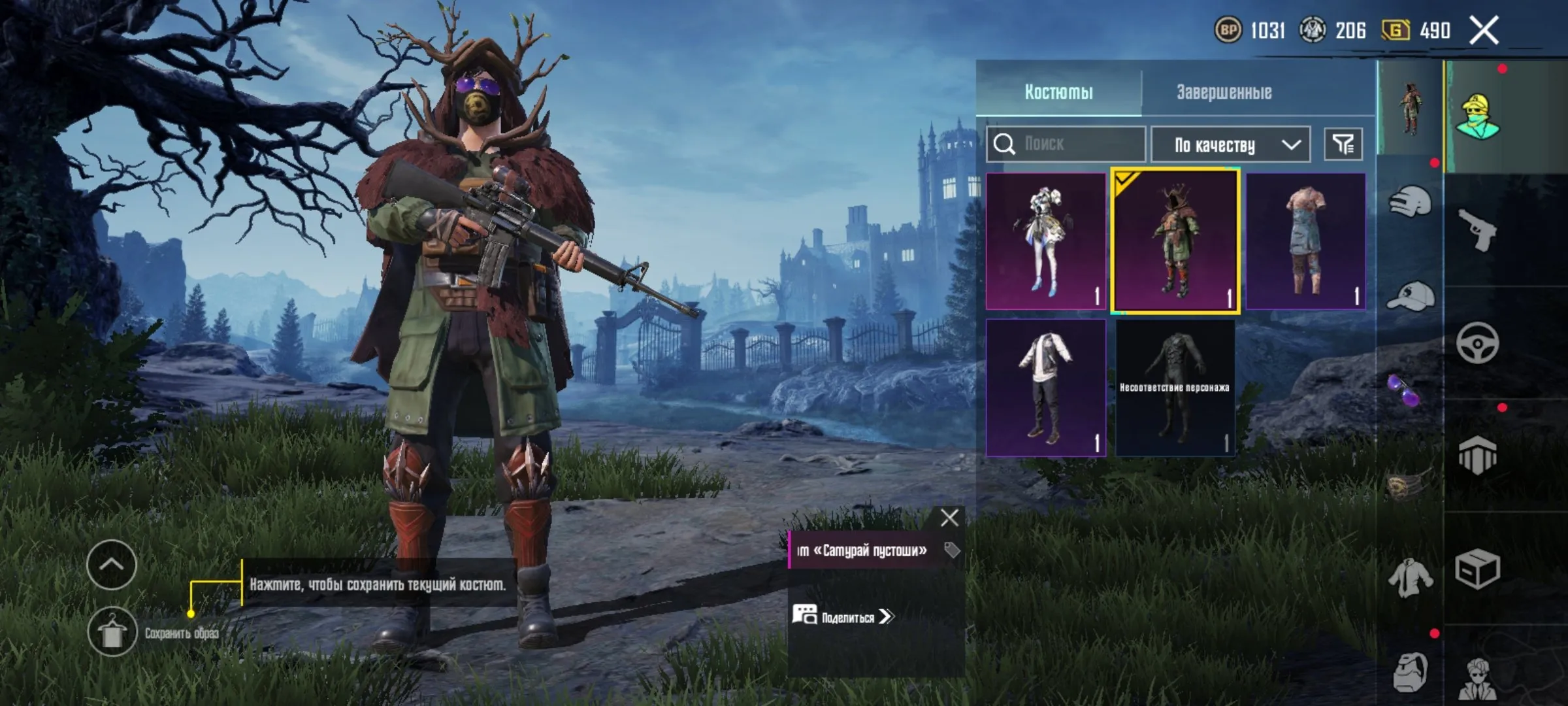Open the helmet category
The height and width of the screenshot is (706, 1568).
(1410, 201)
